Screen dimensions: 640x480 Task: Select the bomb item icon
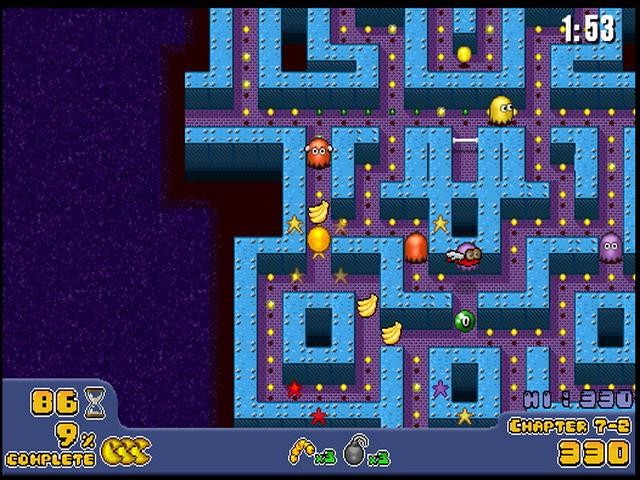click(x=356, y=453)
